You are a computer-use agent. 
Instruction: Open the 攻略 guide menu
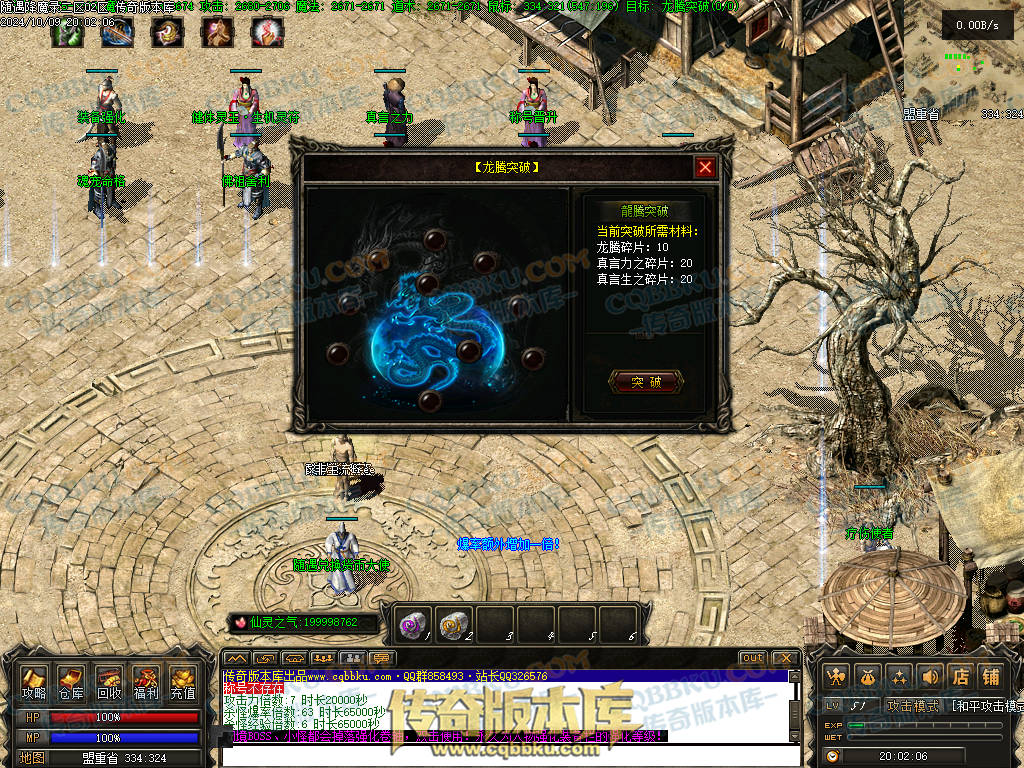[x=34, y=682]
